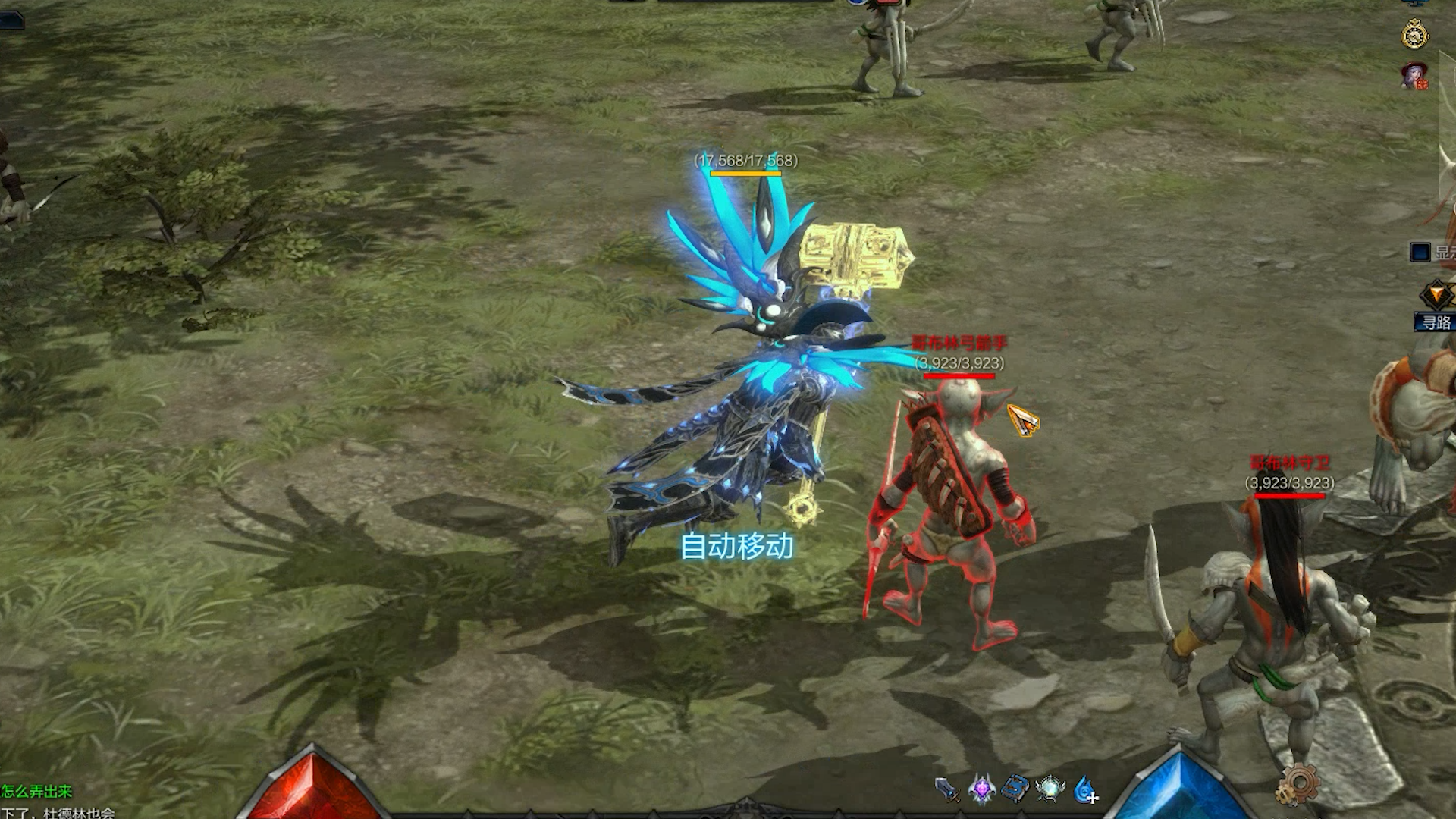This screenshot has width=1456, height=819.
Task: Toggle the 显示 checkbox
Action: click(x=1420, y=253)
